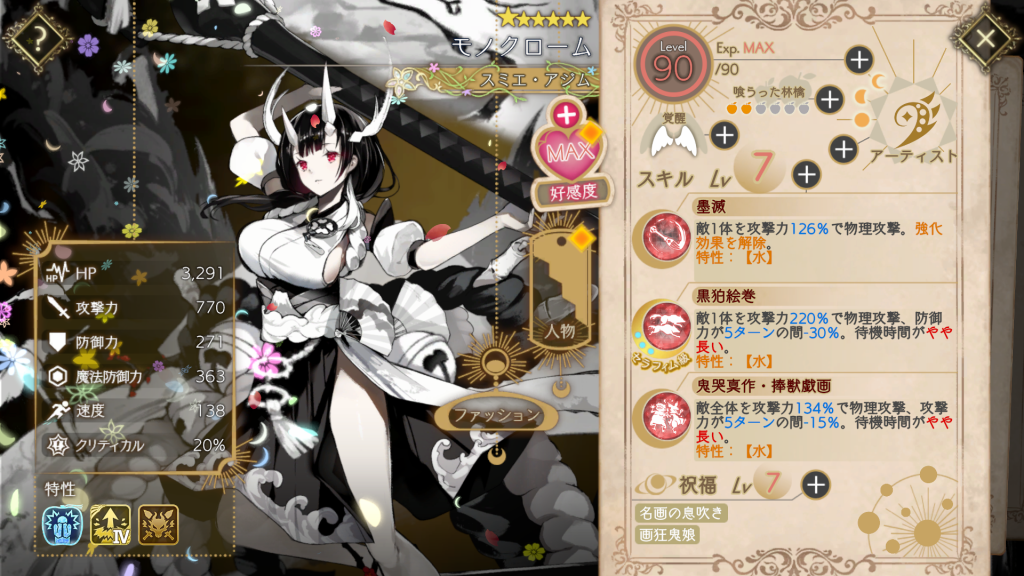The image size is (1024, 576).
Task: Raise skill level with the スキル plus button
Action: pyautogui.click(x=806, y=174)
